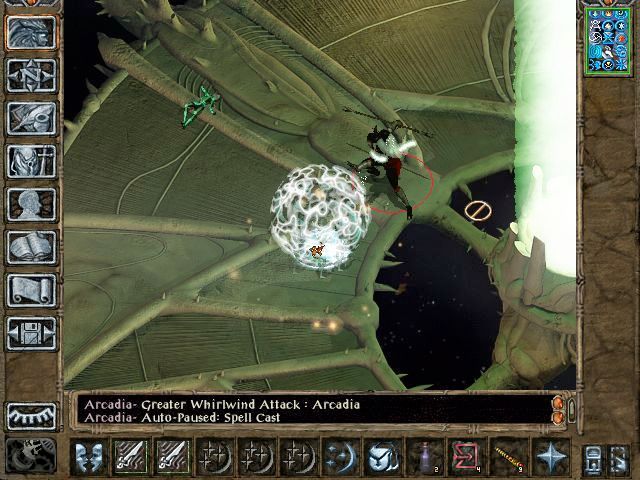This screenshot has height=480, width=640.
Task: Open the inventory screen
Action: point(31,161)
